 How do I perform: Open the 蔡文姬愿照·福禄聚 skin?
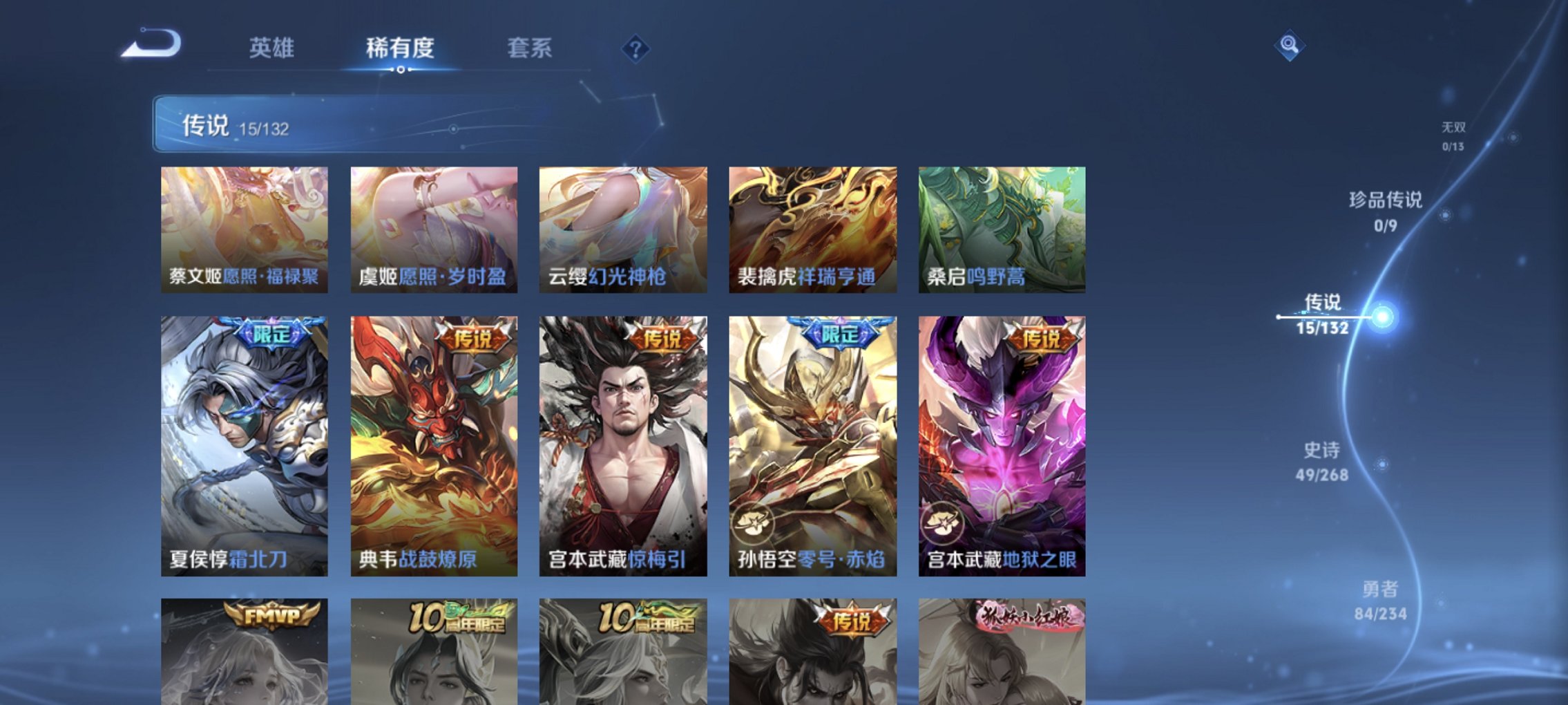point(242,228)
